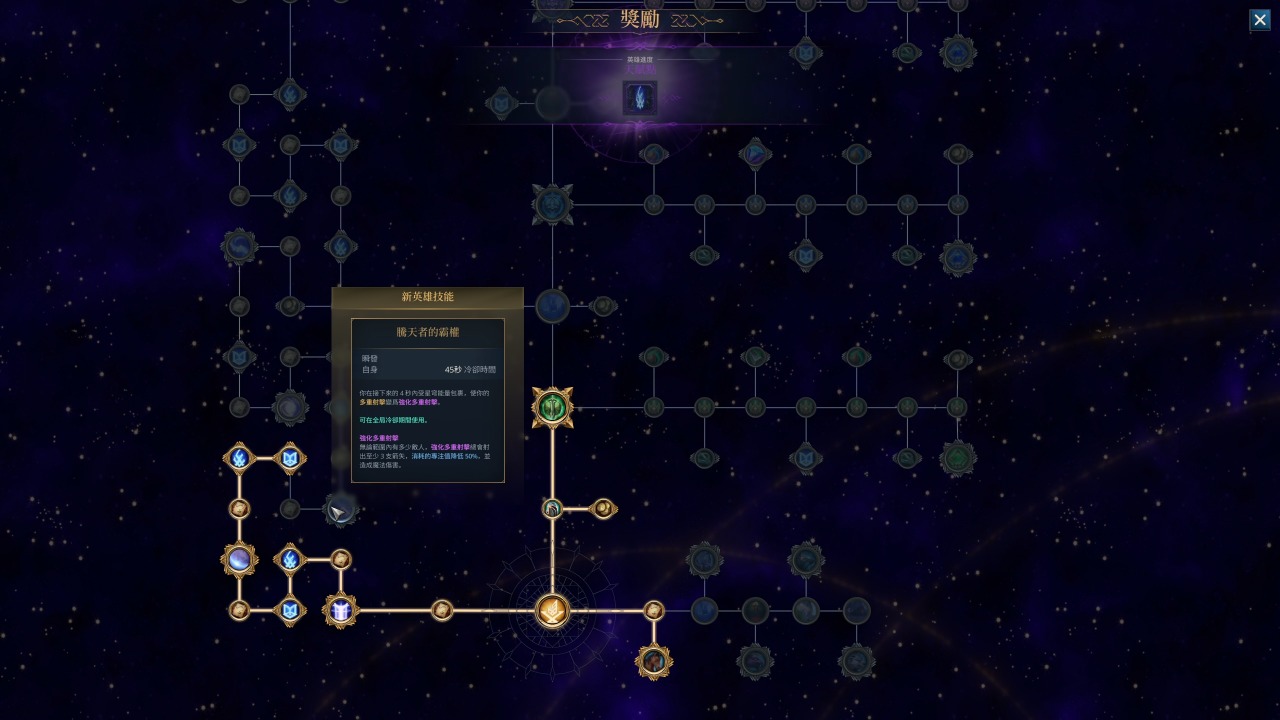
Task: Click the small hooded figure node
Action: (x=552, y=509)
